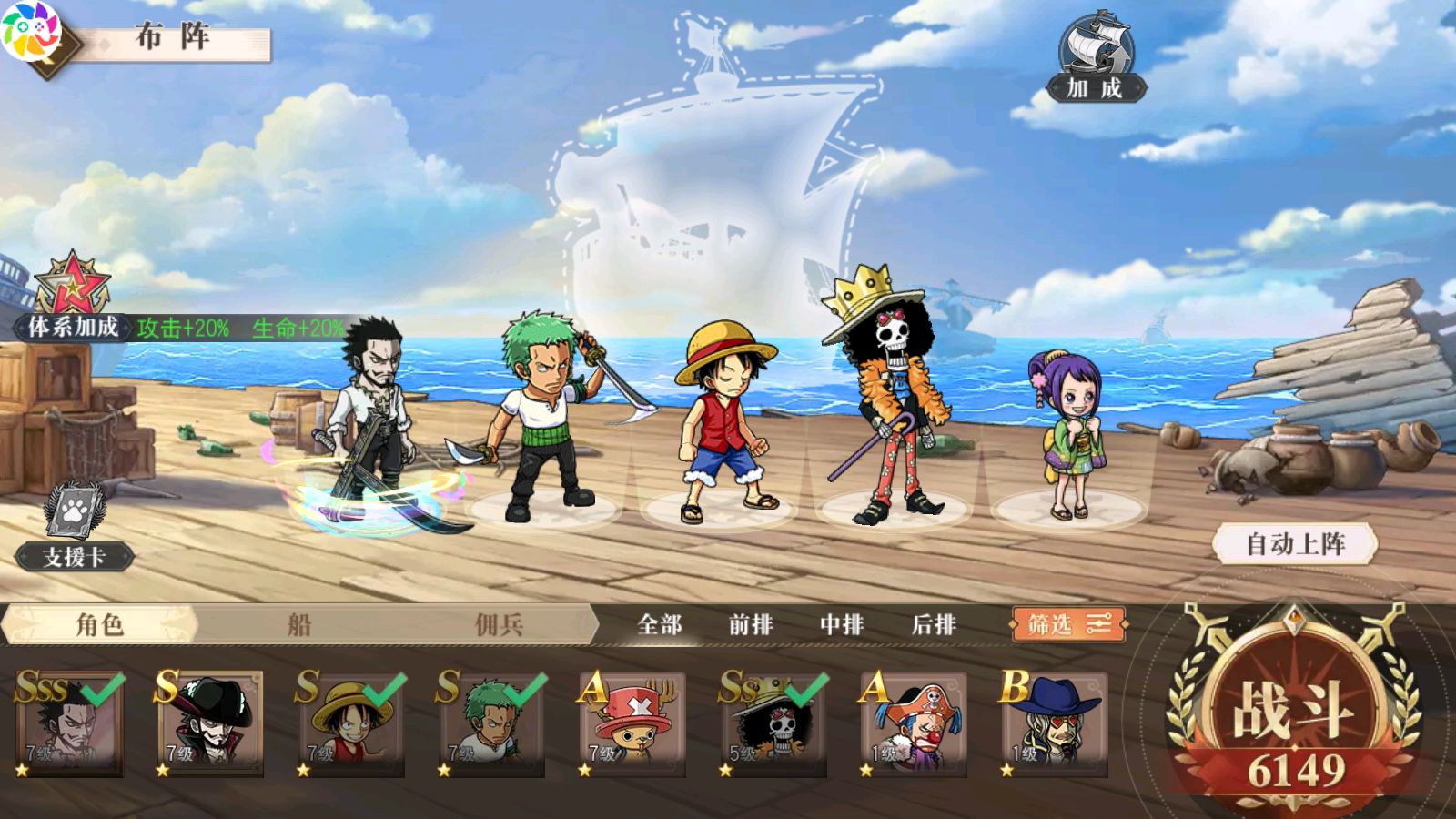The image size is (1456, 819).
Task: Switch to the 角色 characters tab
Action: coord(99,624)
